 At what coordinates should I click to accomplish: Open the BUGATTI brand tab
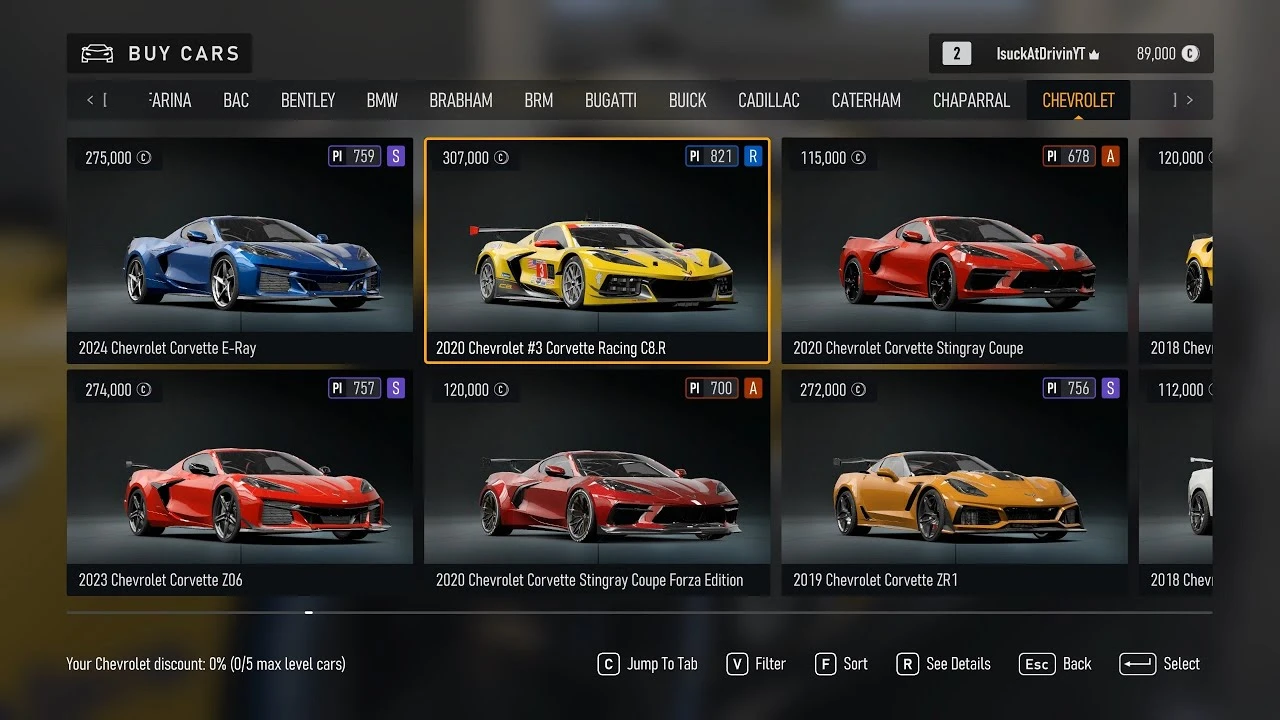(x=611, y=100)
